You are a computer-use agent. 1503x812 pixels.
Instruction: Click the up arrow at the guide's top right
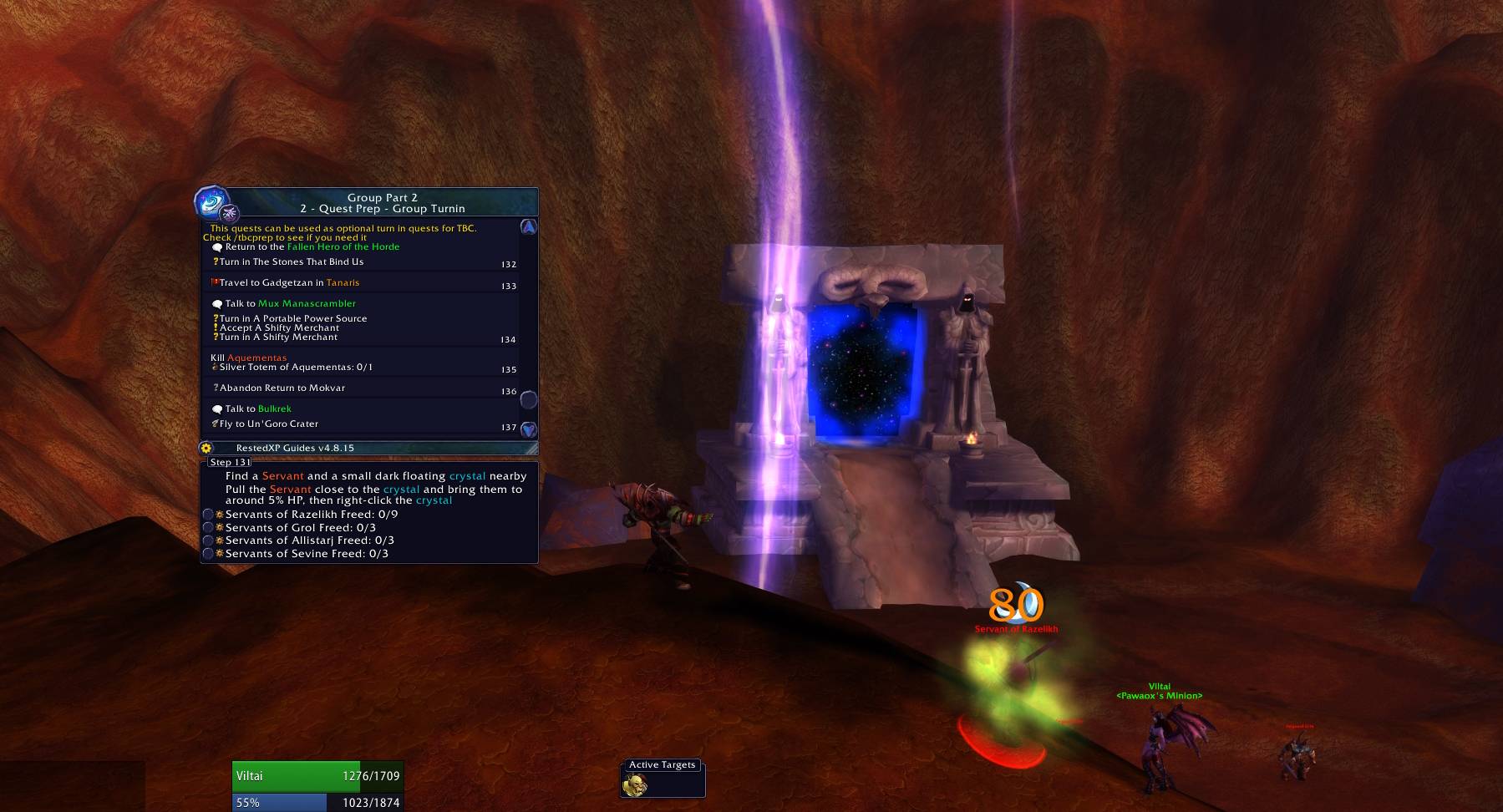coord(528,227)
